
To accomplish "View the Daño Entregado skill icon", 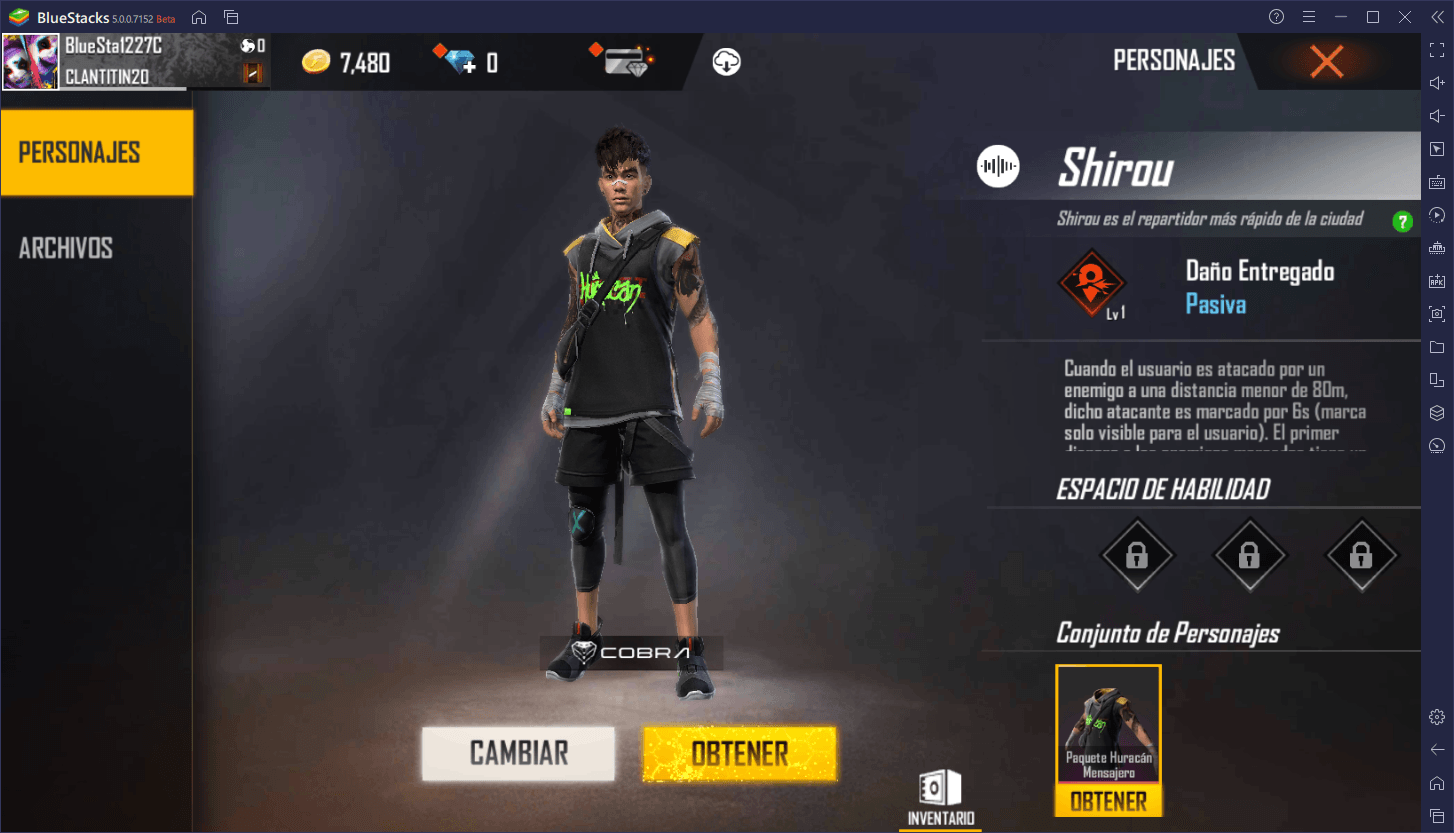I will coord(1092,282).
